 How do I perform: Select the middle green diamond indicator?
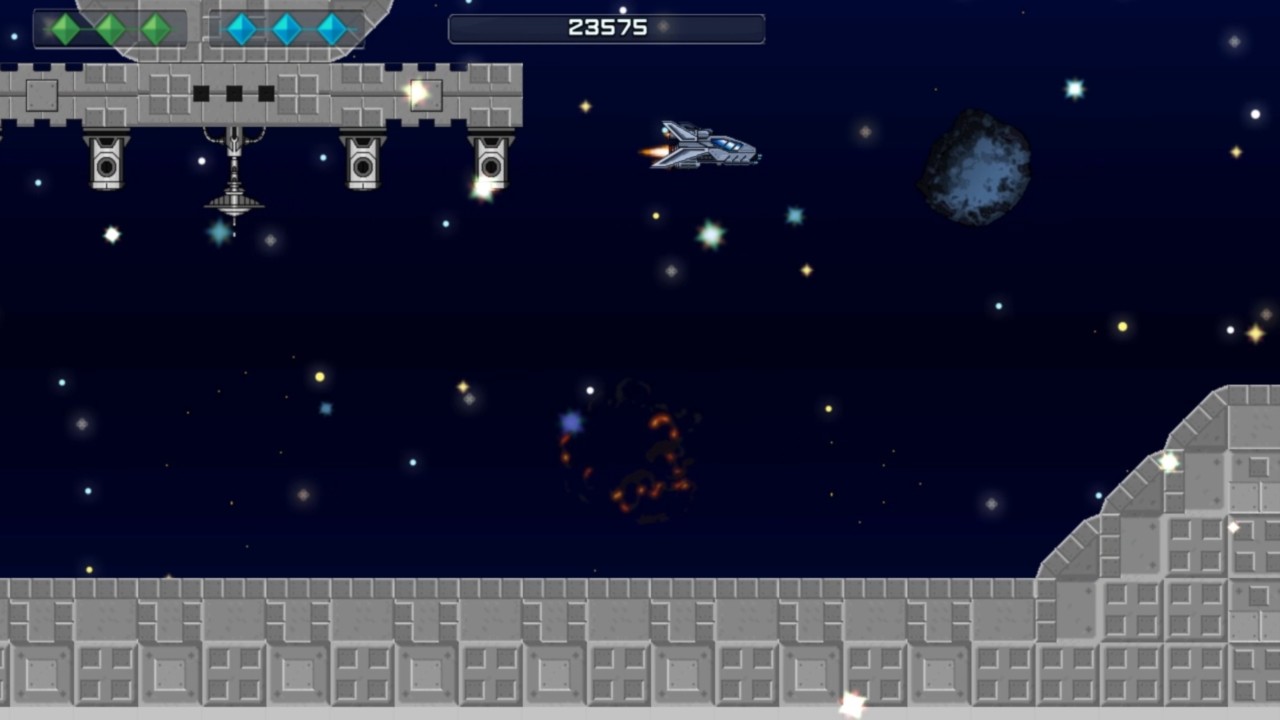pyautogui.click(x=110, y=29)
